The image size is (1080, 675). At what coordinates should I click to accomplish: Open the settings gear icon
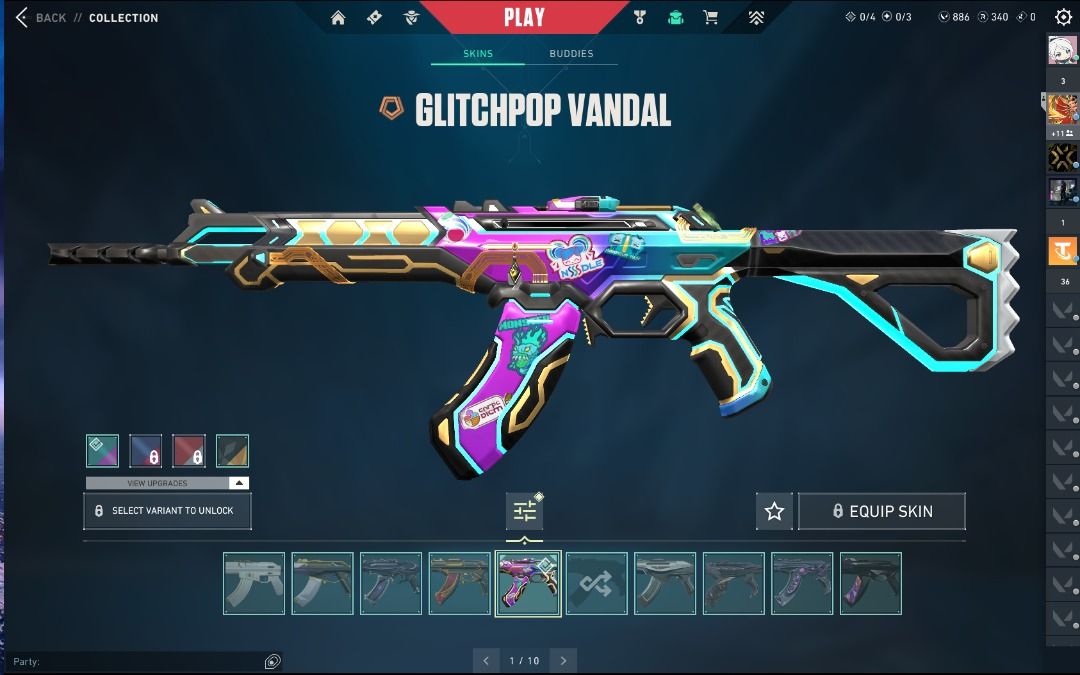coord(1063,17)
